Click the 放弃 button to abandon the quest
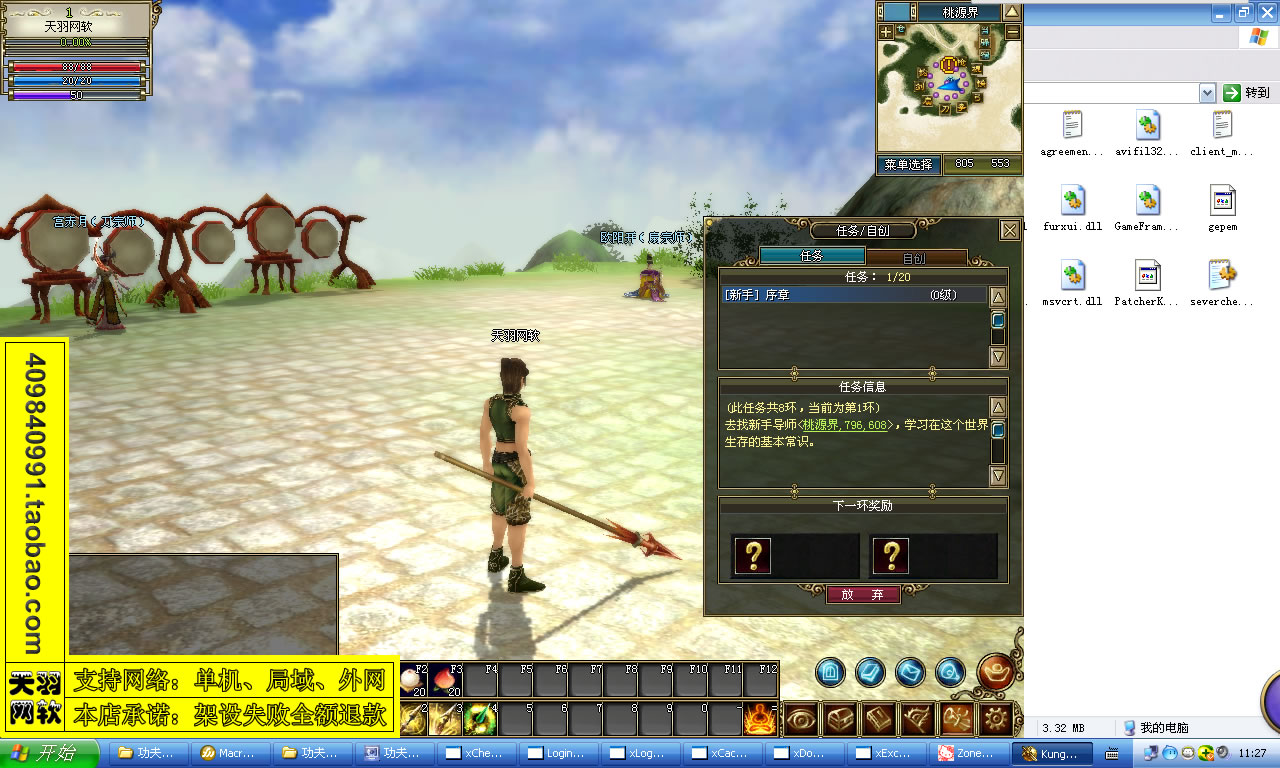The width and height of the screenshot is (1280, 768). point(862,593)
